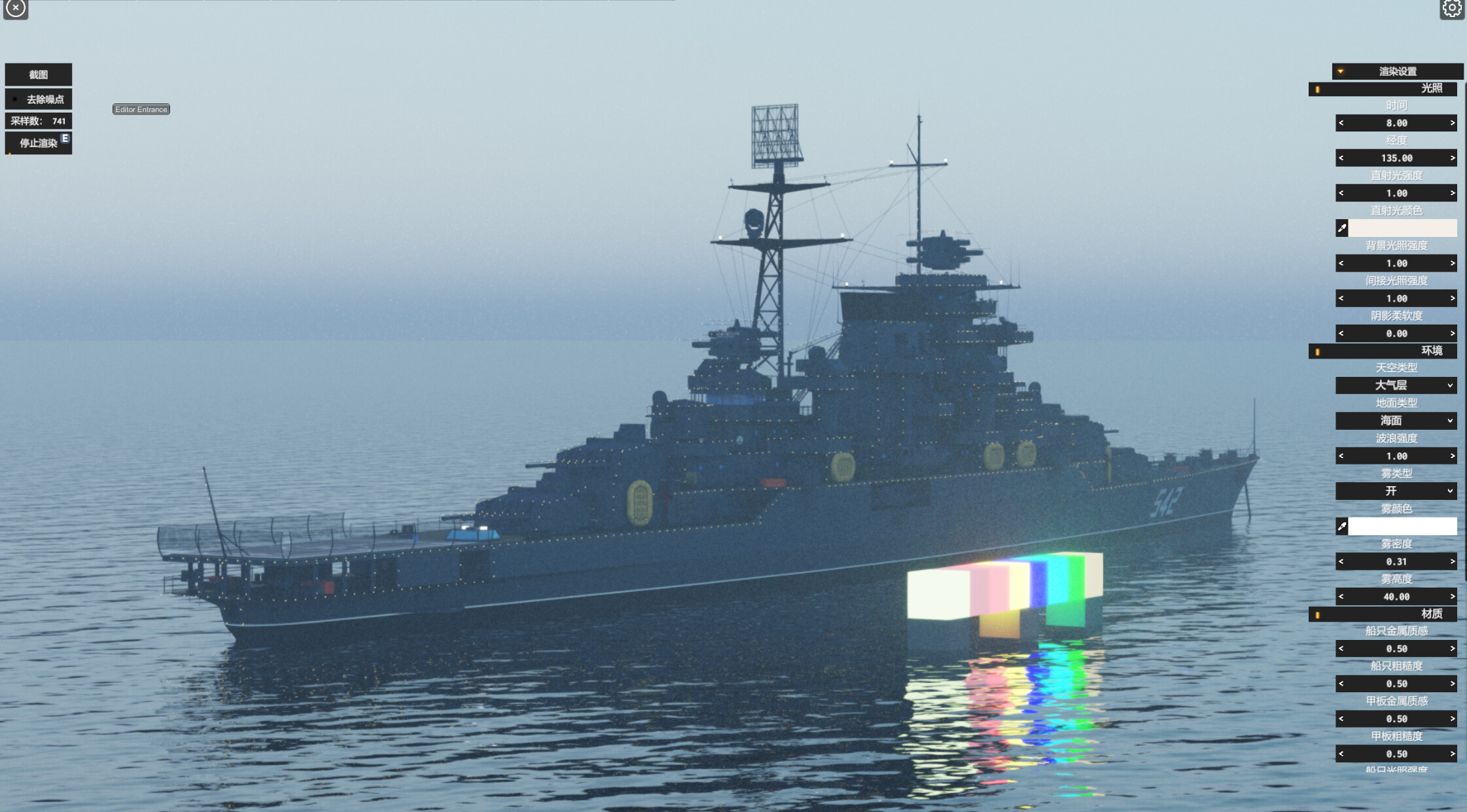Image resolution: width=1467 pixels, height=812 pixels.
Task: Toggle the orange indicator beside 环境
Action: click(x=1317, y=351)
